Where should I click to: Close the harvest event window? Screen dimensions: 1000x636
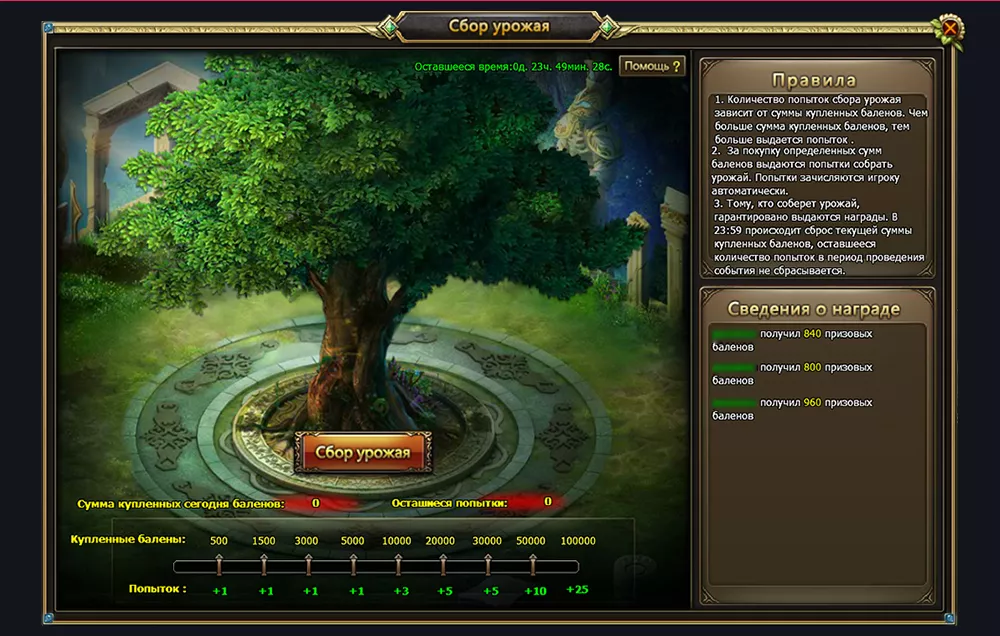(x=950, y=29)
